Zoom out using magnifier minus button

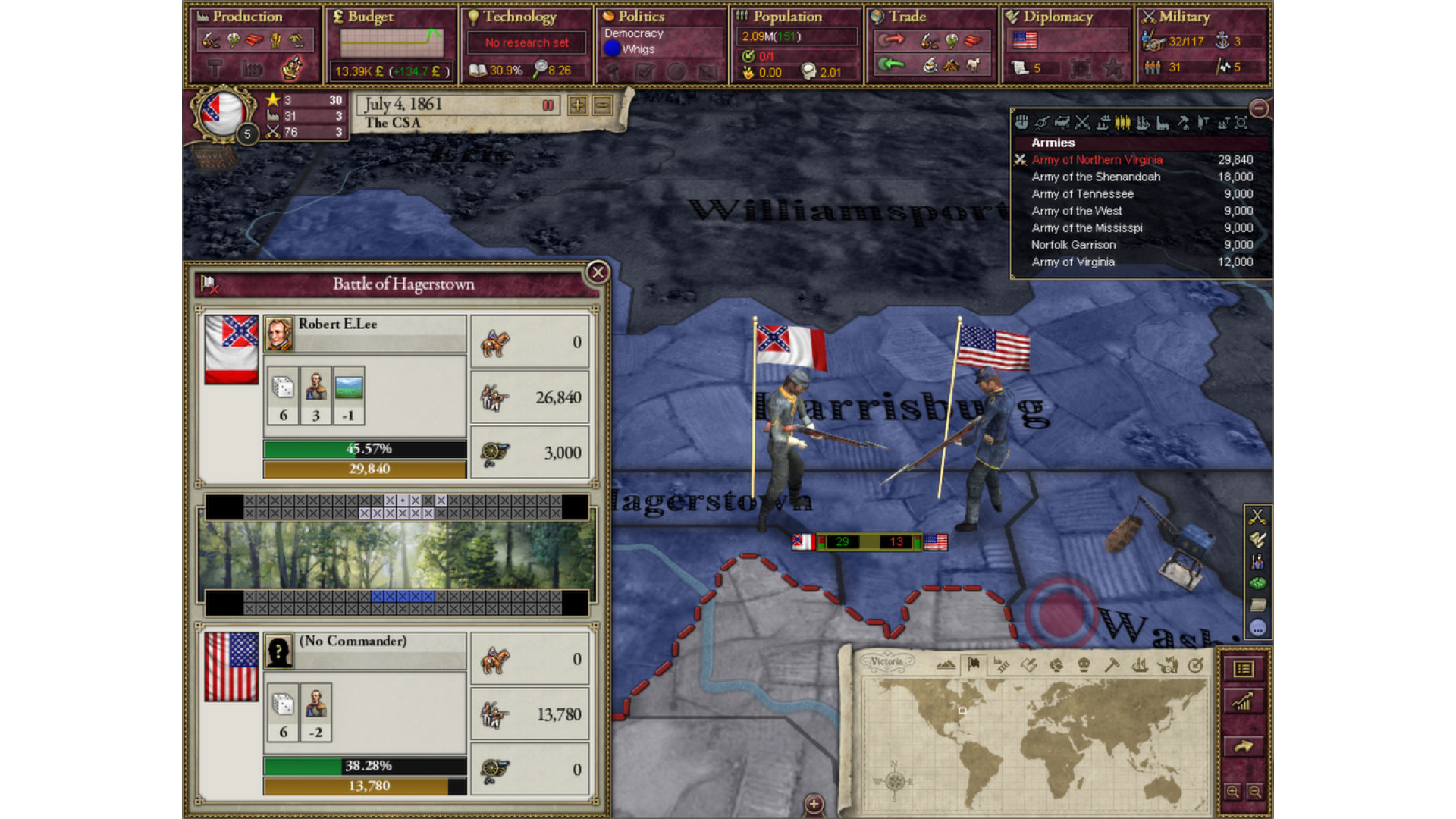pyautogui.click(x=1255, y=792)
